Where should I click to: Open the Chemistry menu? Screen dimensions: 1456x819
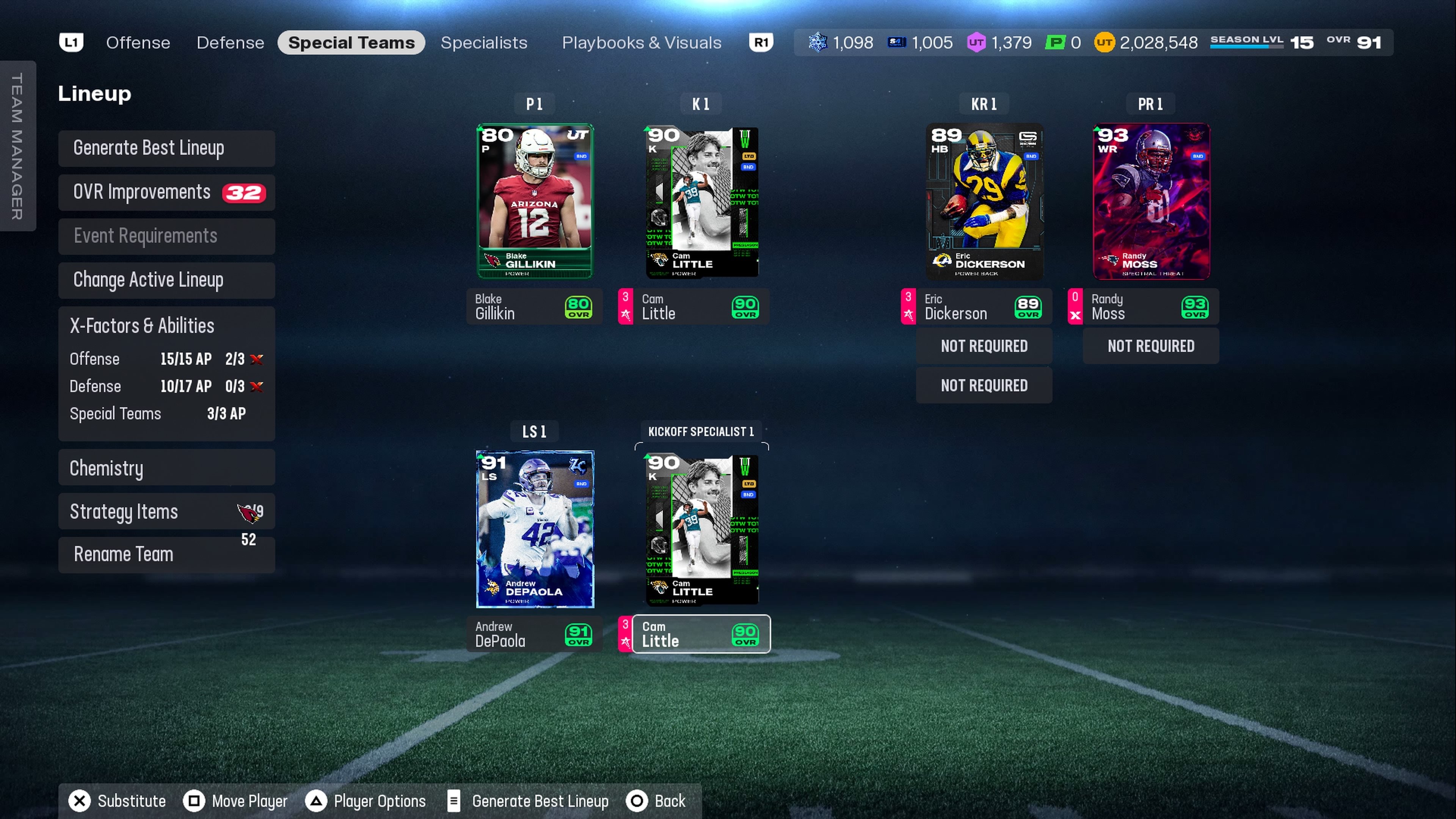(166, 468)
